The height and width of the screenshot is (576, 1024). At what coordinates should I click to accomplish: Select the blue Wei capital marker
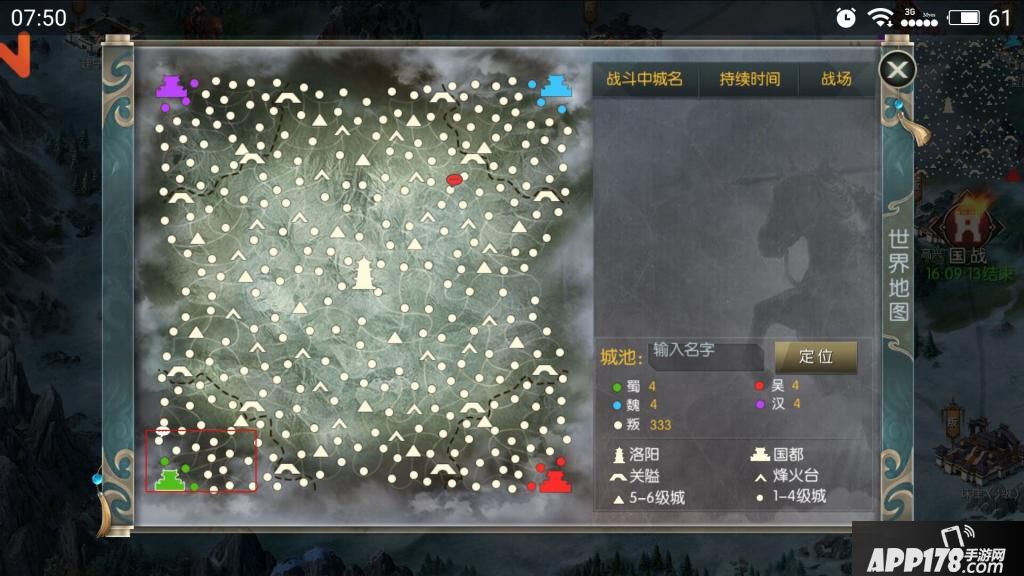tap(556, 85)
